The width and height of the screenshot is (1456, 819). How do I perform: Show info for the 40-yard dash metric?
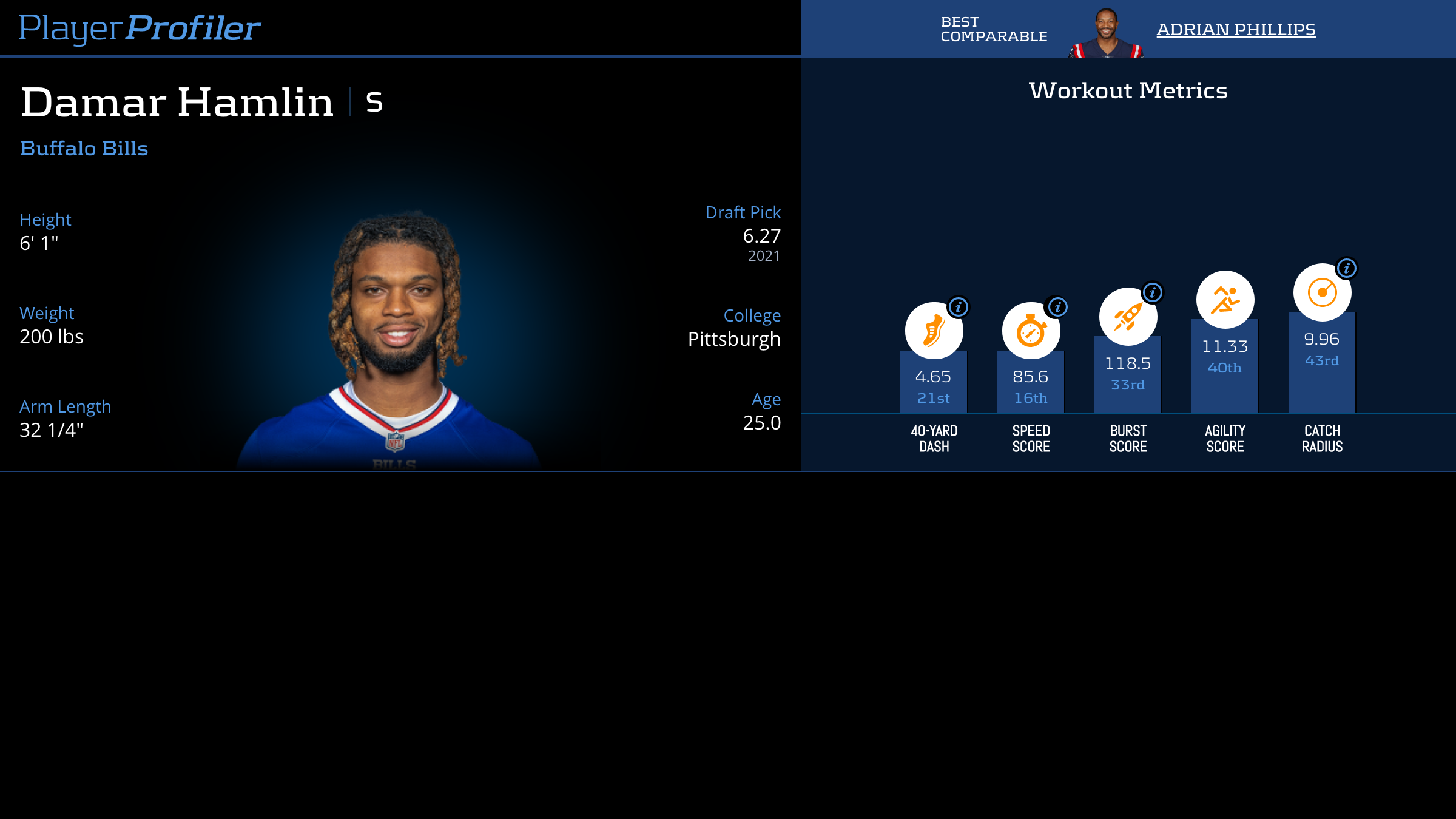tap(959, 307)
